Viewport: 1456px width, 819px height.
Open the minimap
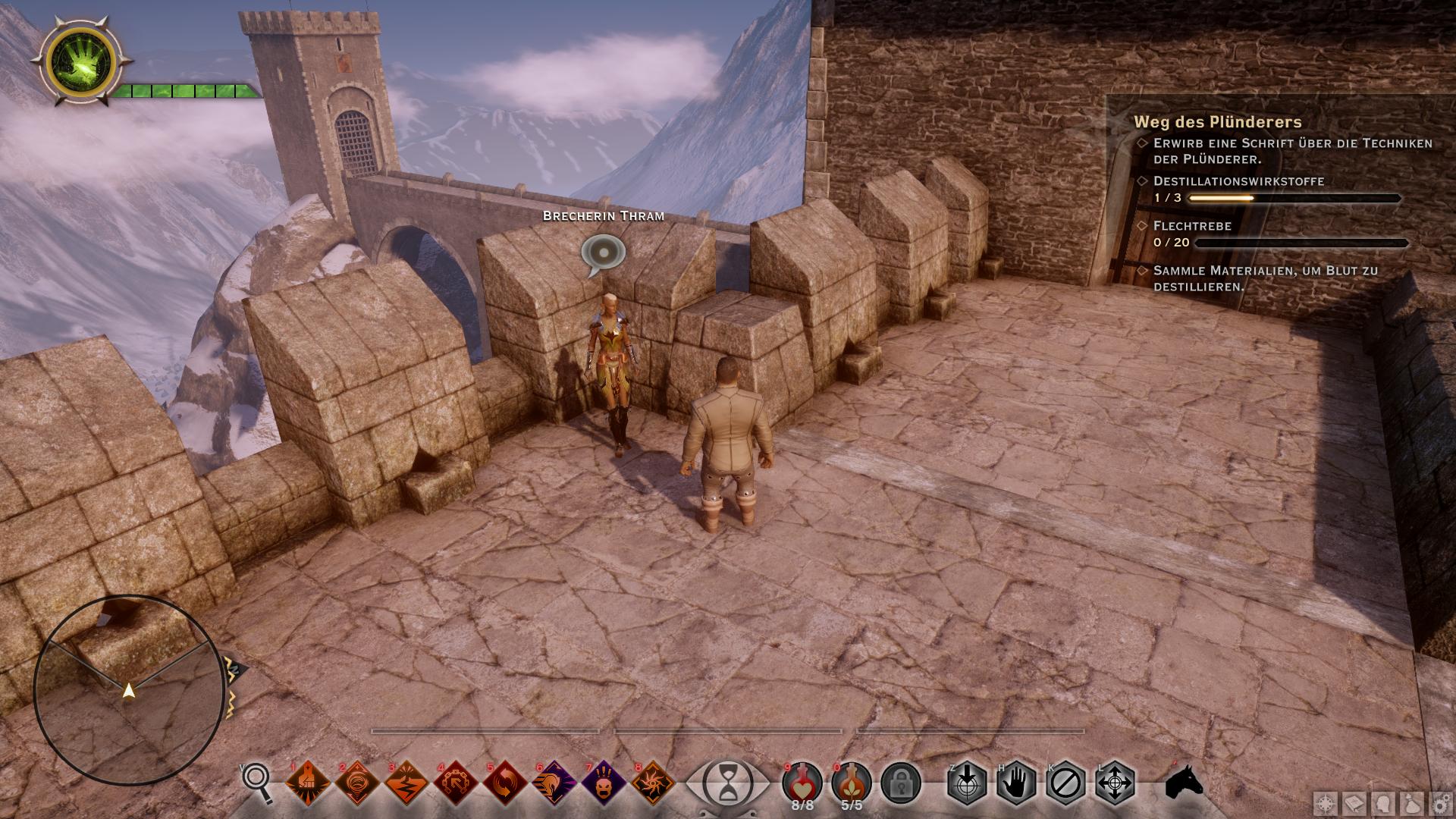pyautogui.click(x=129, y=690)
